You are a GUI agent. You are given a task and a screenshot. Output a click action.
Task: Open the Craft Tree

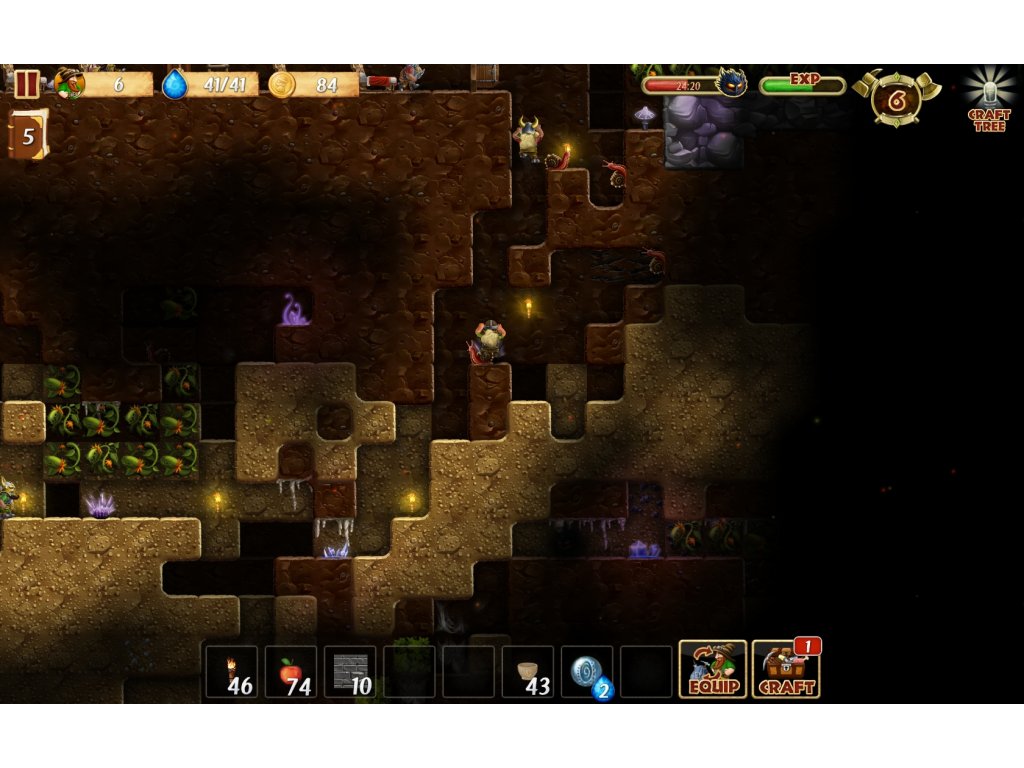click(989, 100)
